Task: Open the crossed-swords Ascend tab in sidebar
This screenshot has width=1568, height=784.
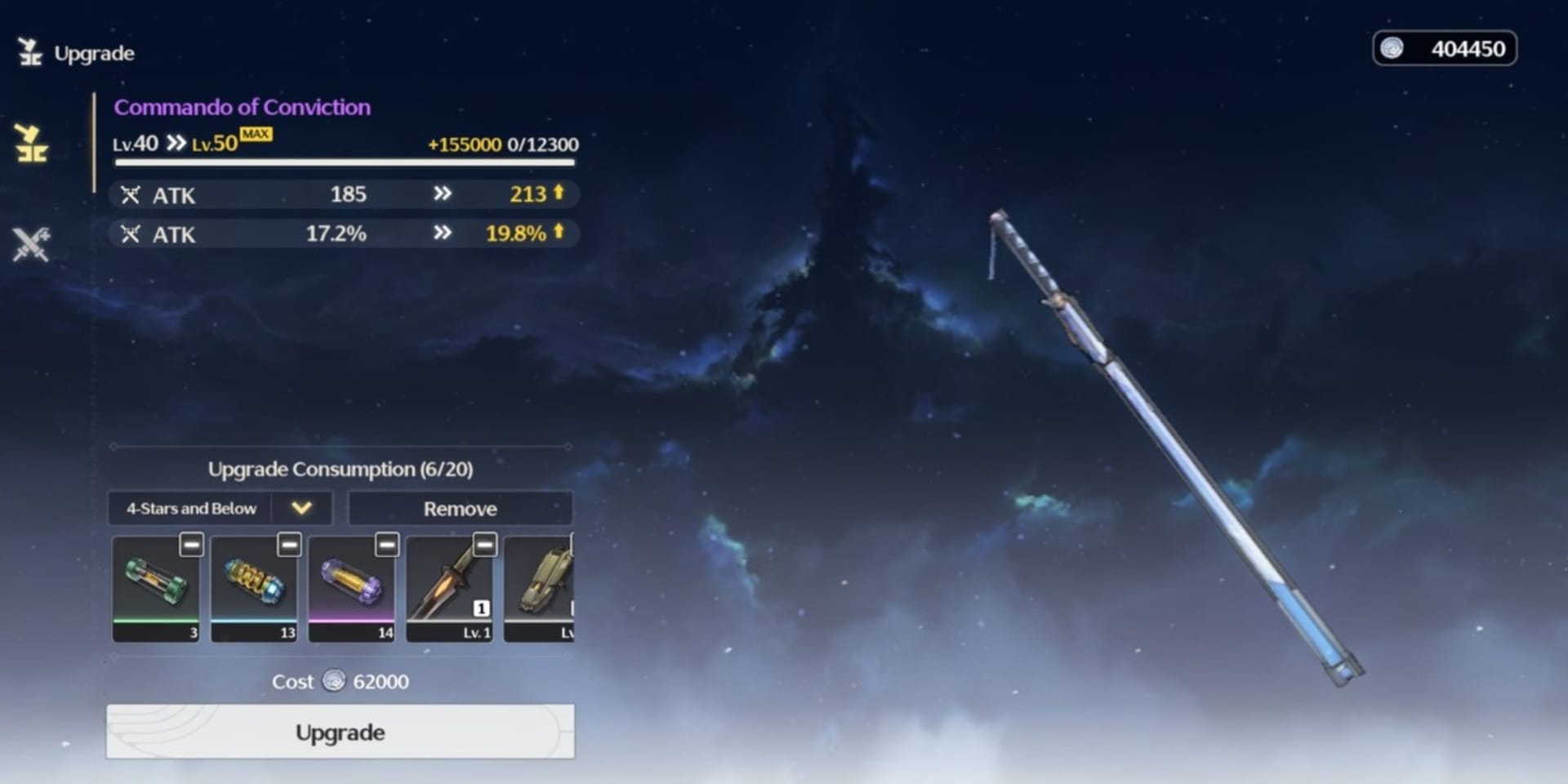Action: (x=33, y=243)
